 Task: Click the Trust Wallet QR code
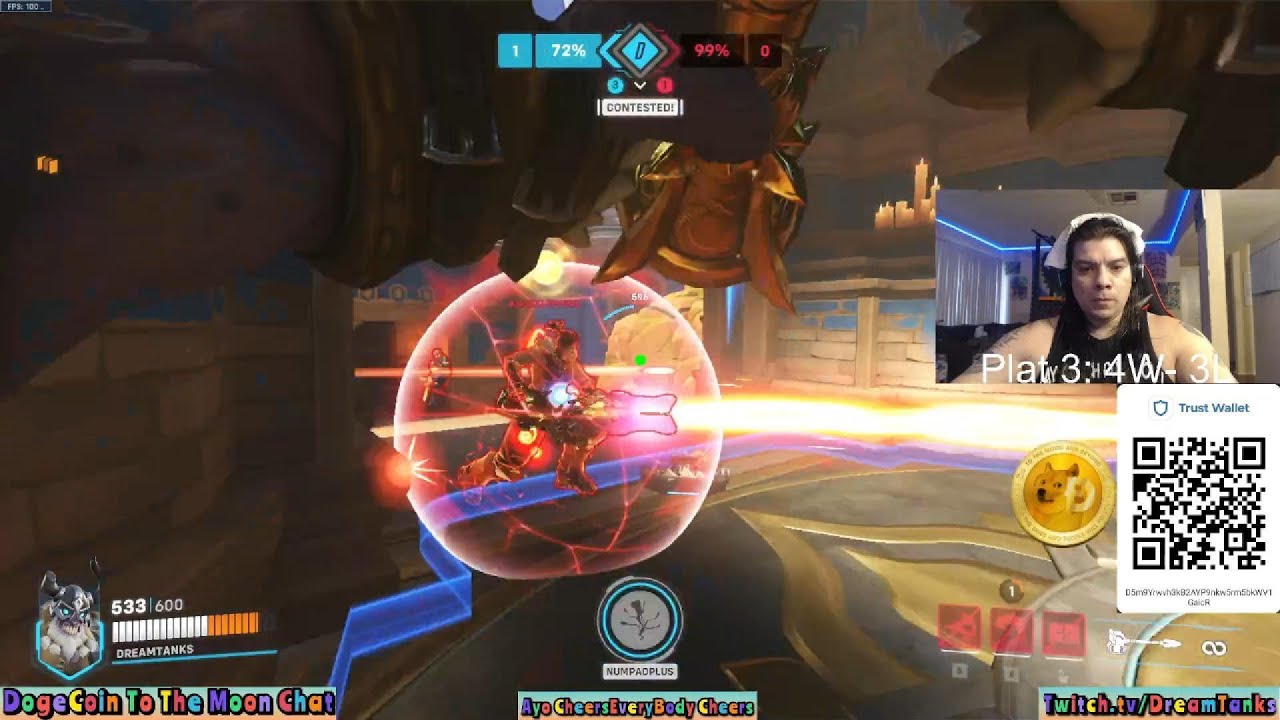coord(1197,503)
